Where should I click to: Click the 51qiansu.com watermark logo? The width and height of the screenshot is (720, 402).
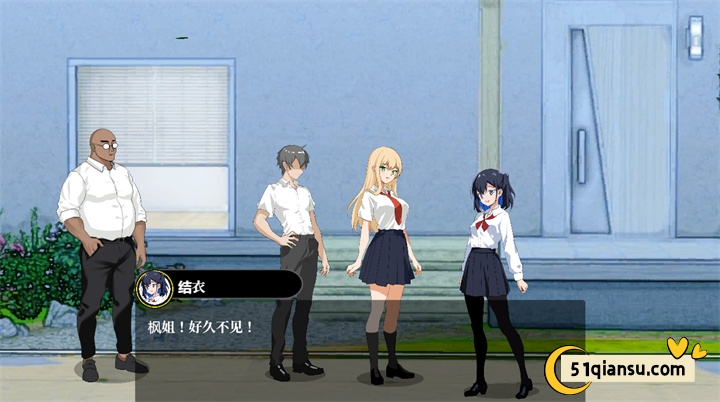click(x=628, y=369)
